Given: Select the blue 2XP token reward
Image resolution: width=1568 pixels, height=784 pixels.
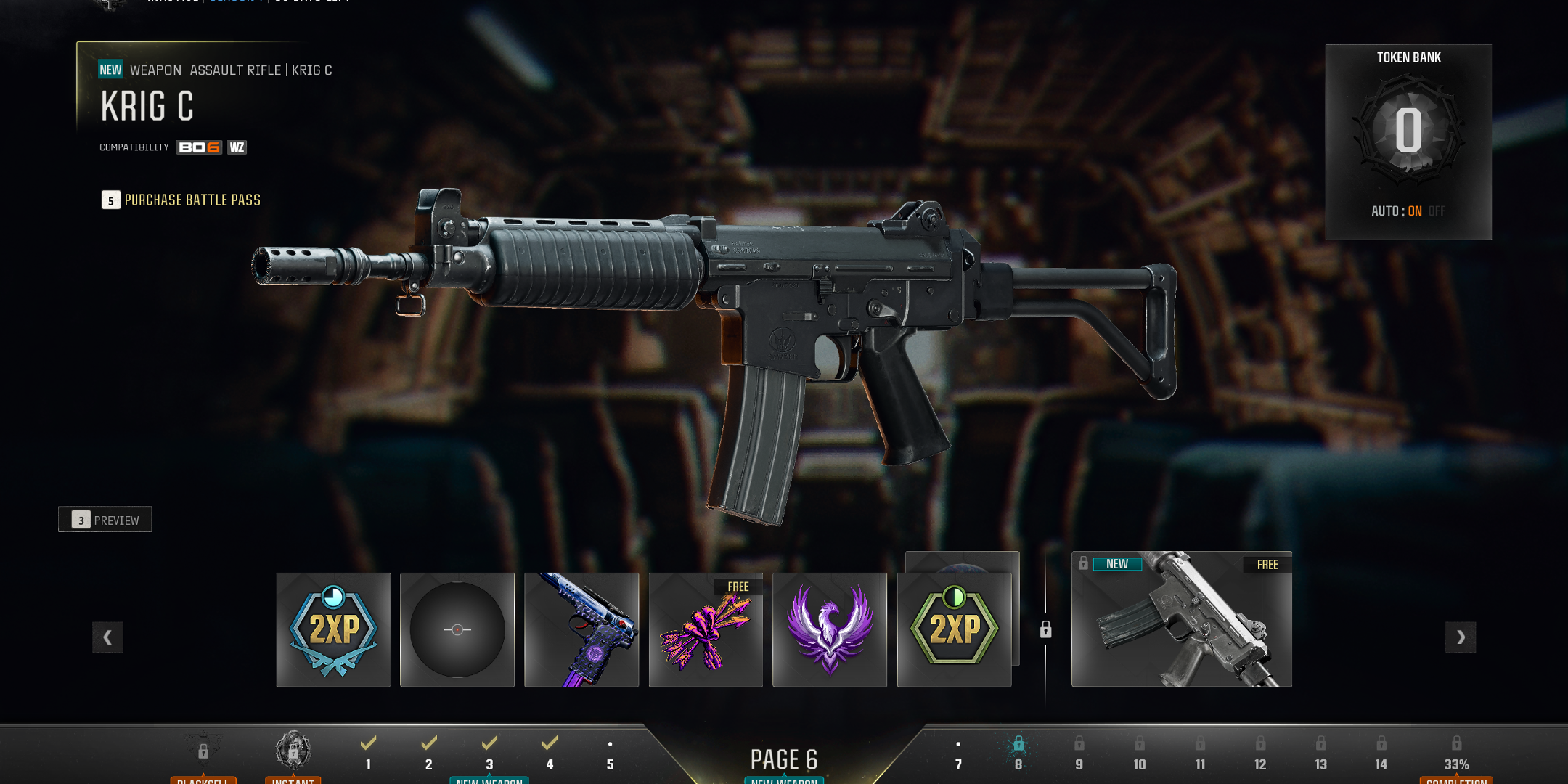Looking at the screenshot, I should point(333,629).
